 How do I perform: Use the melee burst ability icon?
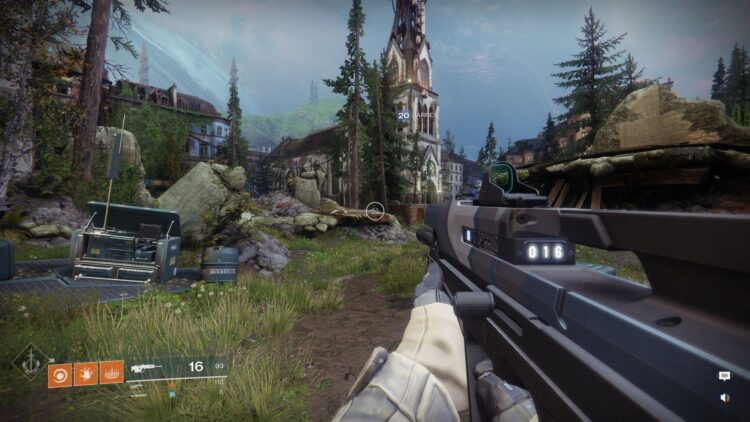86,373
